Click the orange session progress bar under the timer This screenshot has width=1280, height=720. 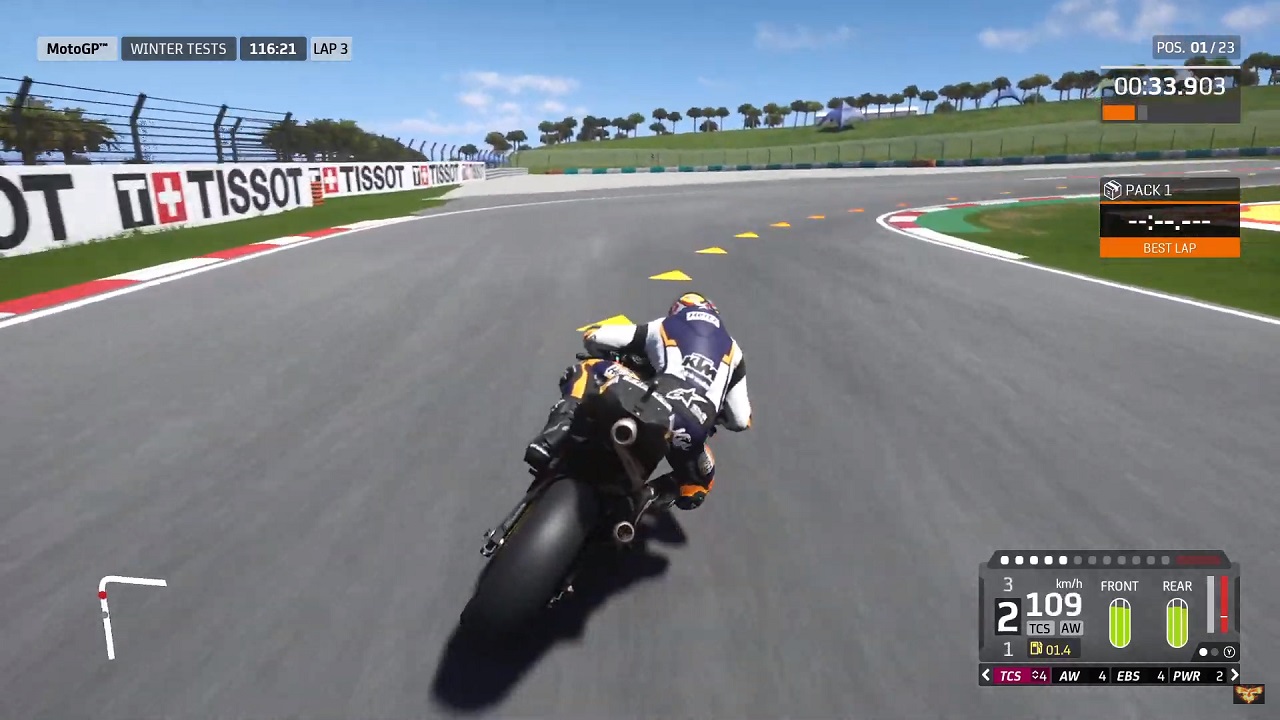click(1120, 112)
